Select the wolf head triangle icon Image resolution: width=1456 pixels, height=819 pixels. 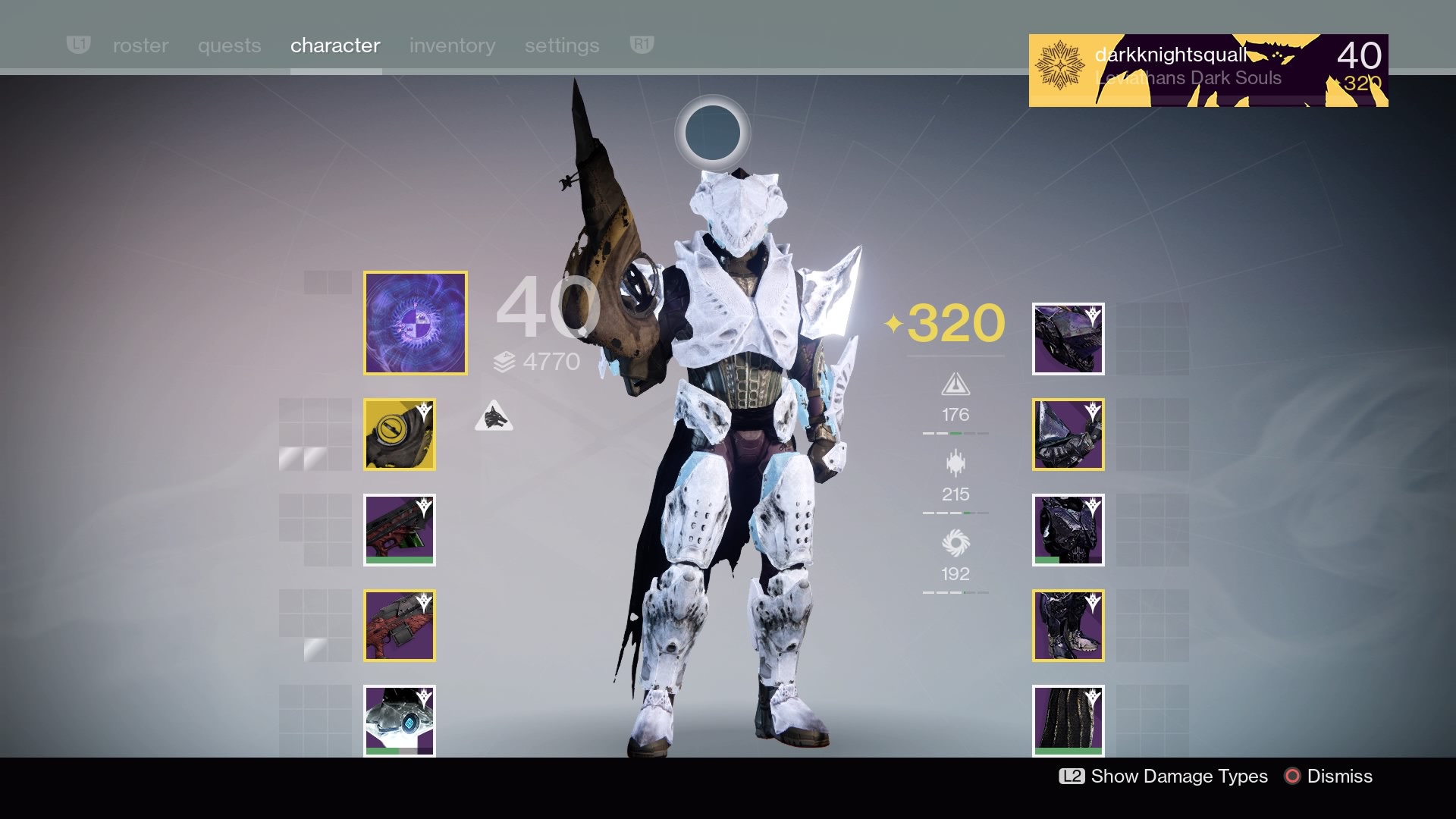pyautogui.click(x=494, y=416)
